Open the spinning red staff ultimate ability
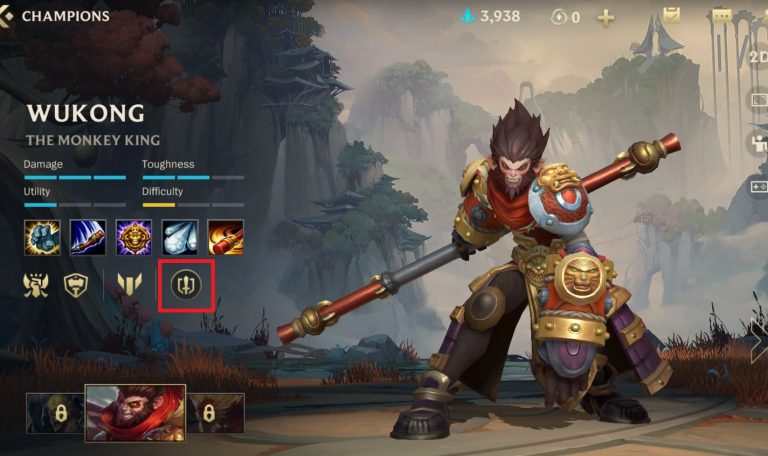Viewport: 768px width, 456px height. 226,237
